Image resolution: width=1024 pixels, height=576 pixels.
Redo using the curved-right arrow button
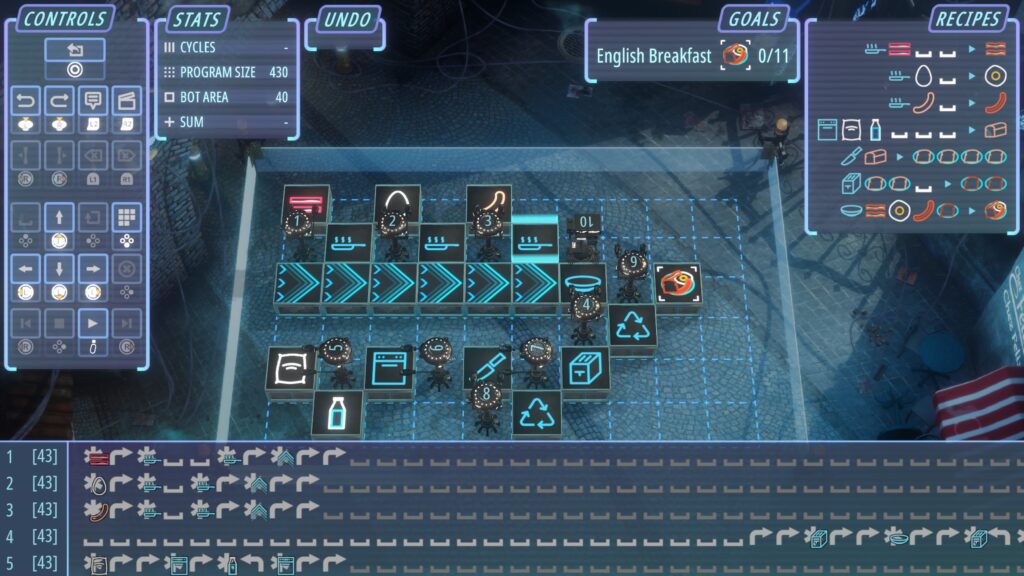pos(59,101)
